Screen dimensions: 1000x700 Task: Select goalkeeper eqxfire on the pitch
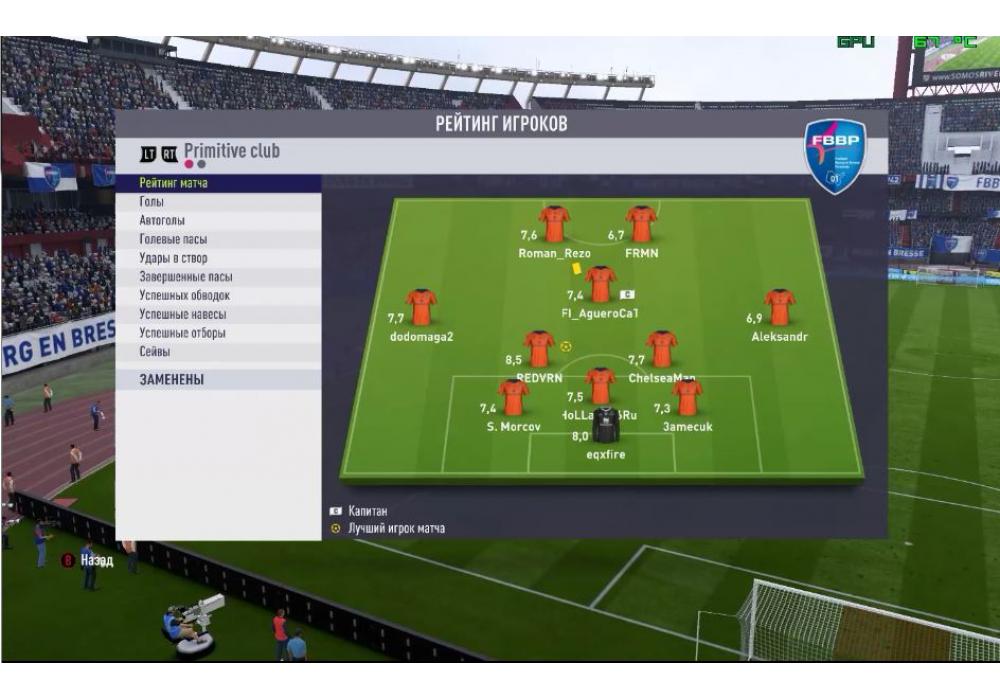point(605,425)
